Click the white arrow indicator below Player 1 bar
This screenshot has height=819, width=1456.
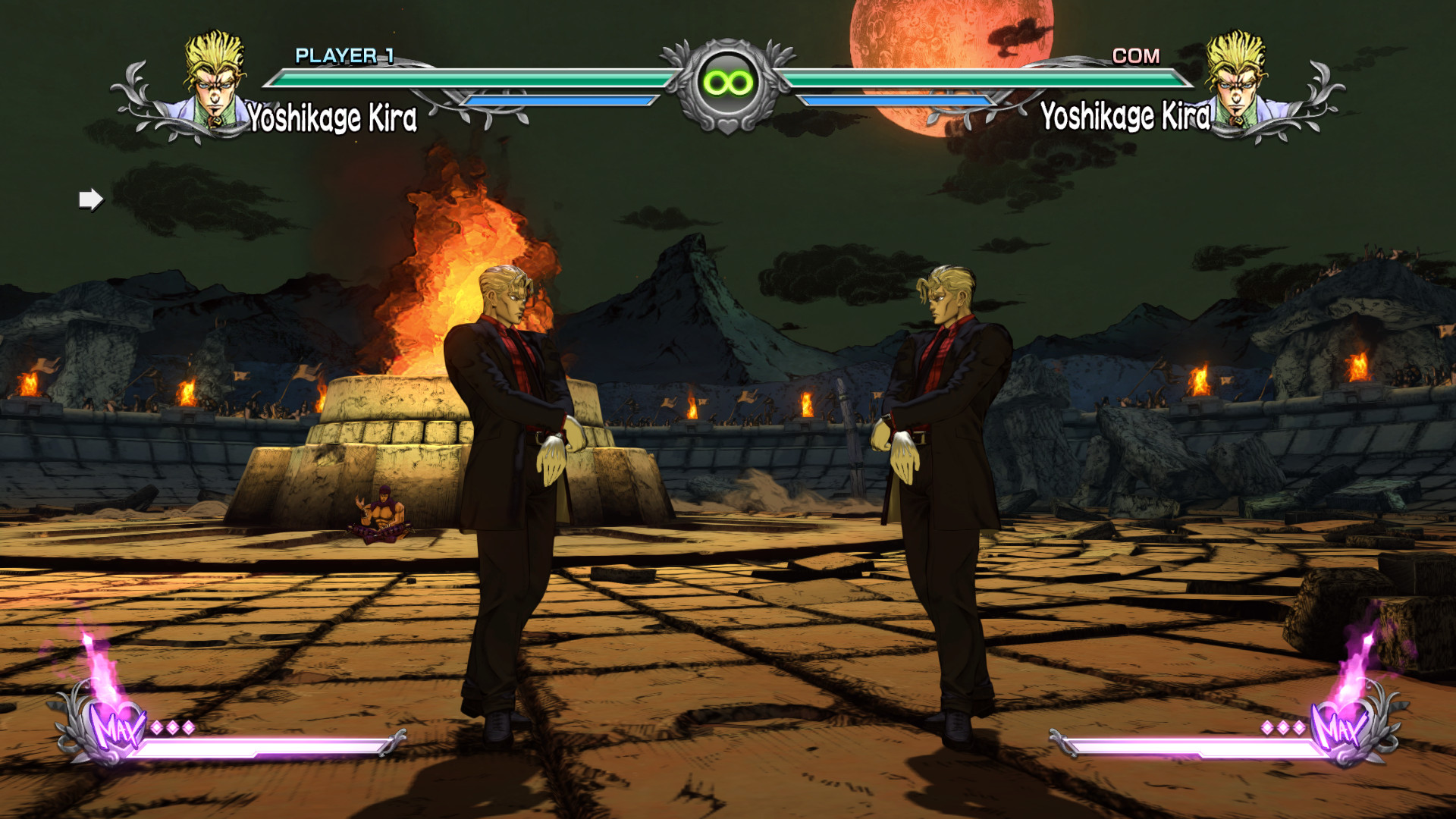pyautogui.click(x=90, y=199)
